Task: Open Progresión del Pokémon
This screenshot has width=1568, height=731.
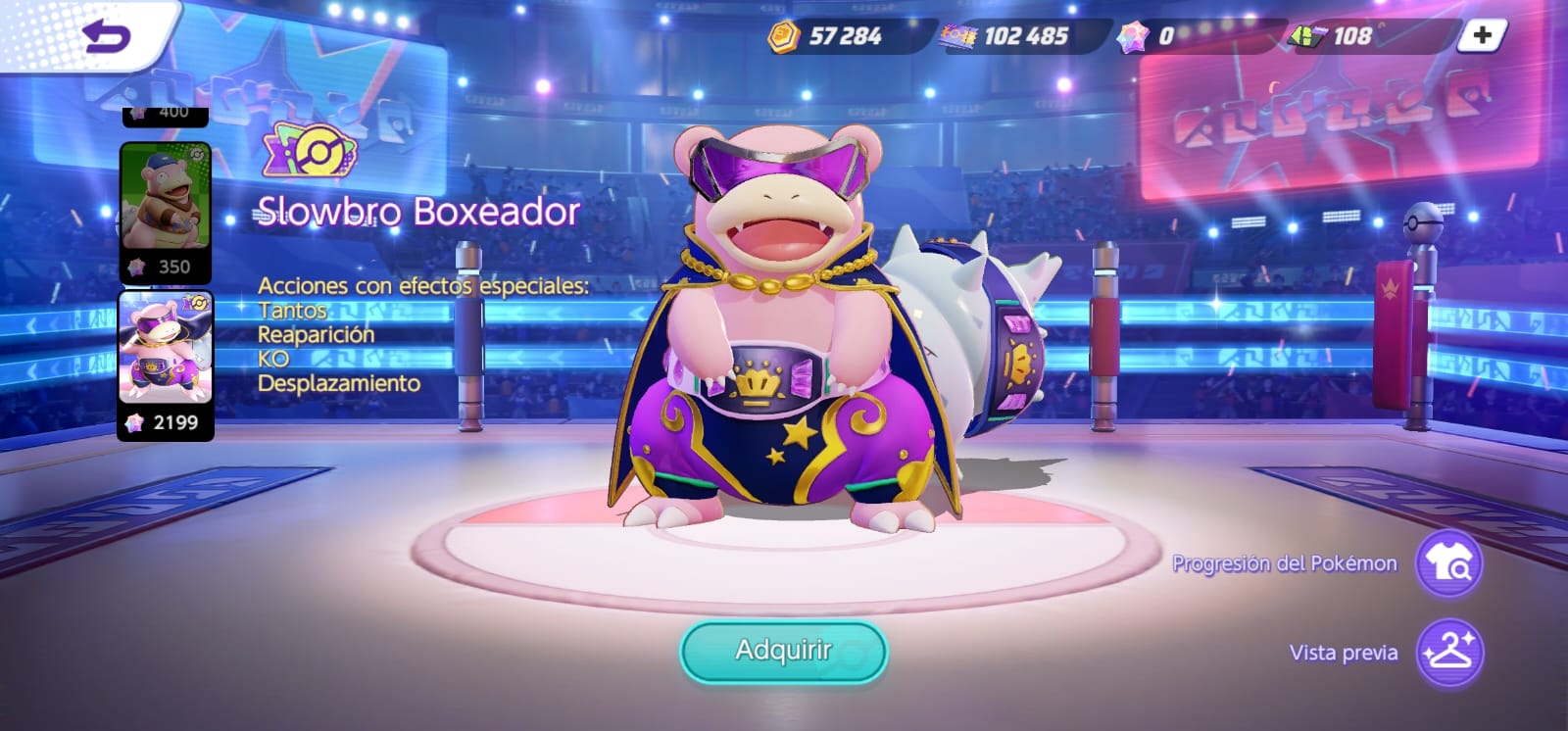Action: 1449,563
